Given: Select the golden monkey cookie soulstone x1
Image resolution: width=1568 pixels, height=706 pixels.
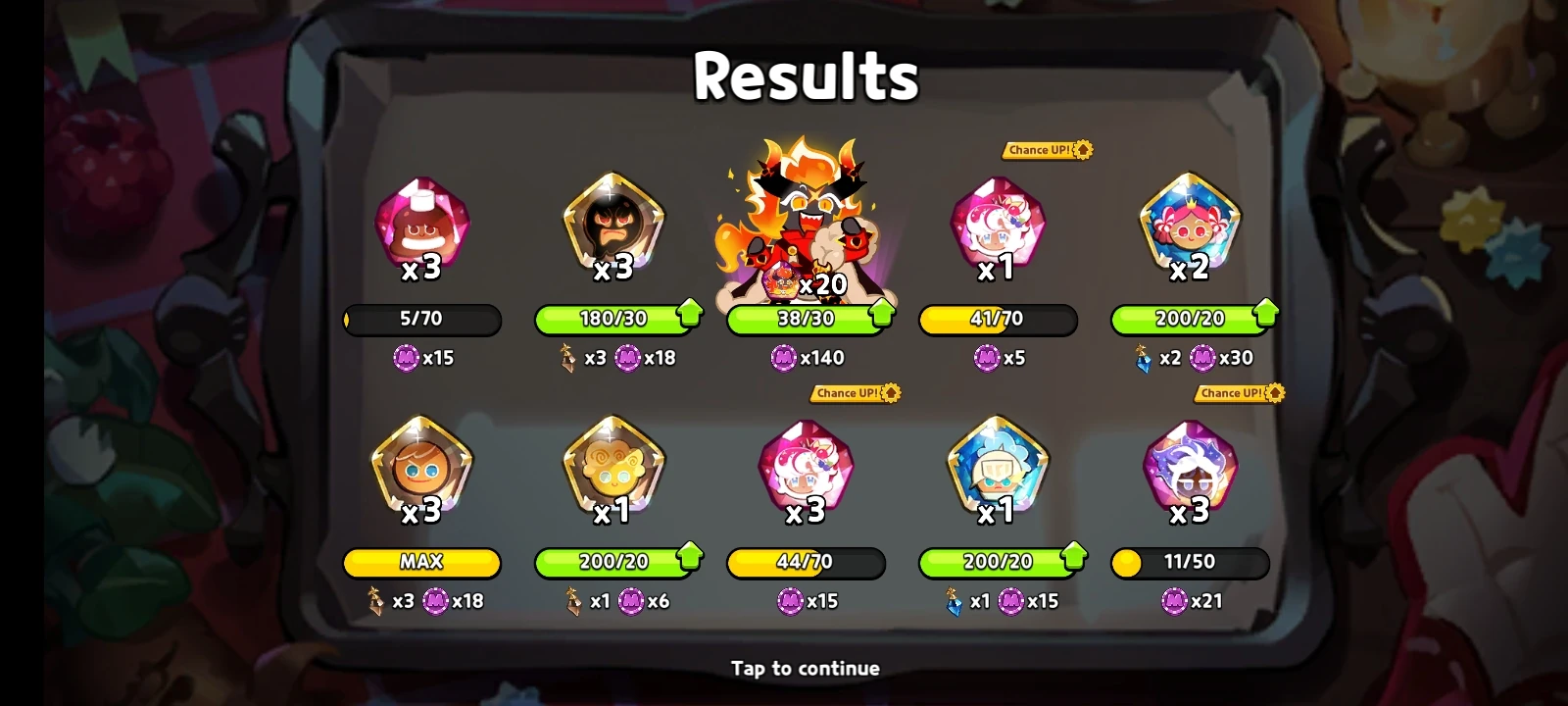Looking at the screenshot, I should [614, 471].
